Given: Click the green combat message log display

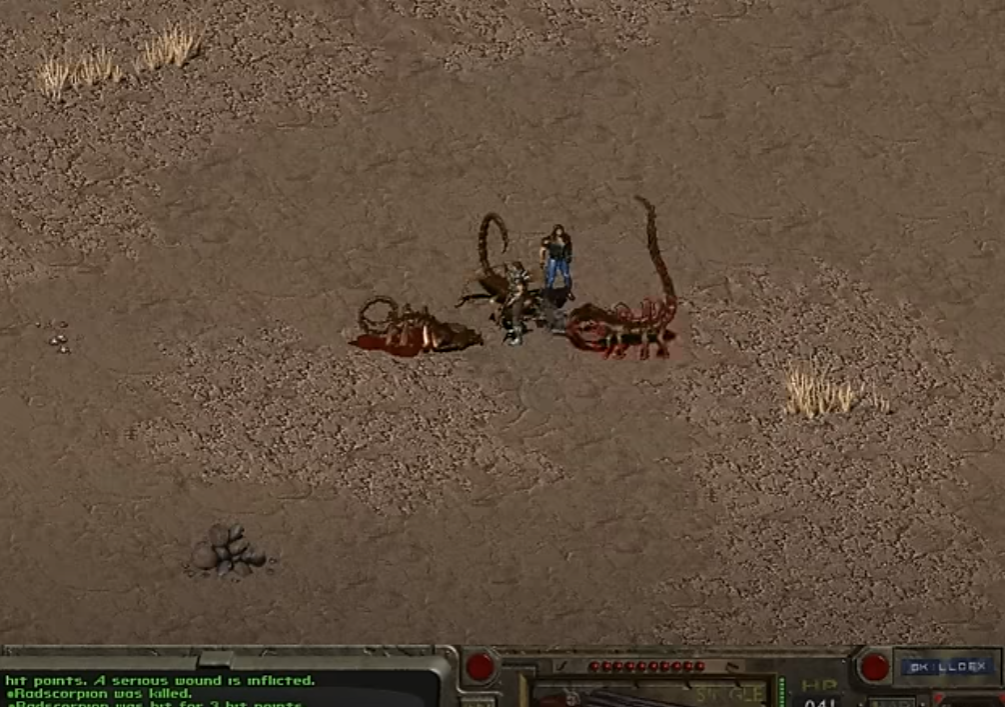Looking at the screenshot, I should (220, 690).
